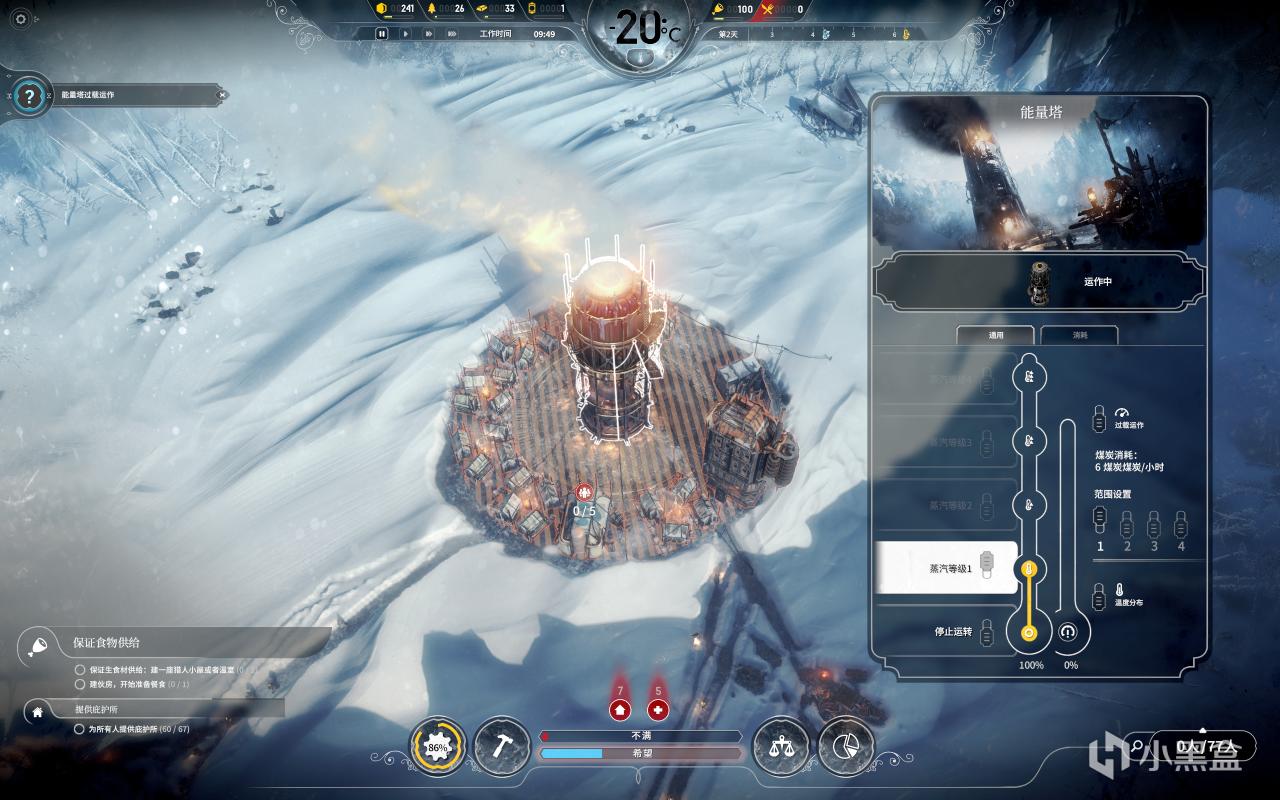Click the red medical cross alert

(658, 710)
